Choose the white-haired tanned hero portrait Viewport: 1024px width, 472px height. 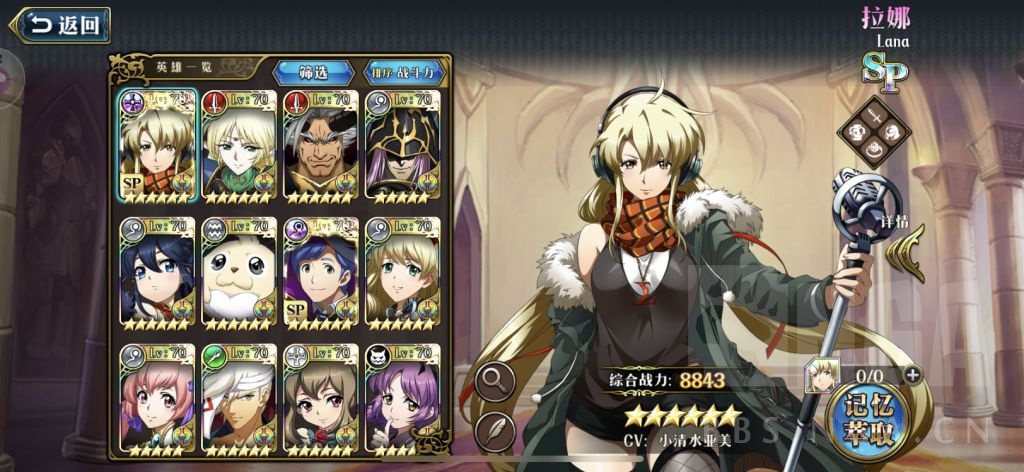(x=239, y=398)
